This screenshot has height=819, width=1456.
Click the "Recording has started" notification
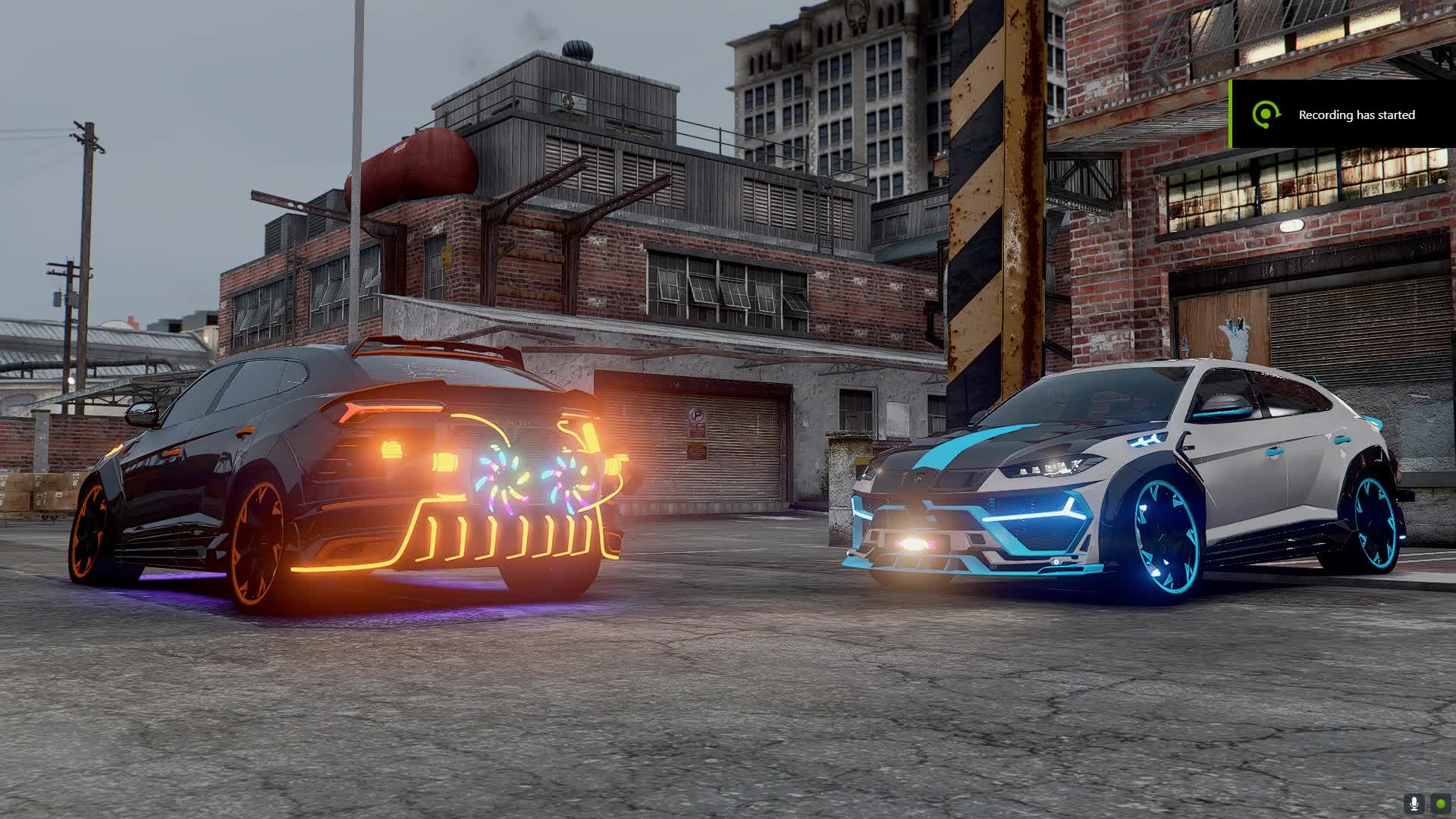click(1342, 115)
